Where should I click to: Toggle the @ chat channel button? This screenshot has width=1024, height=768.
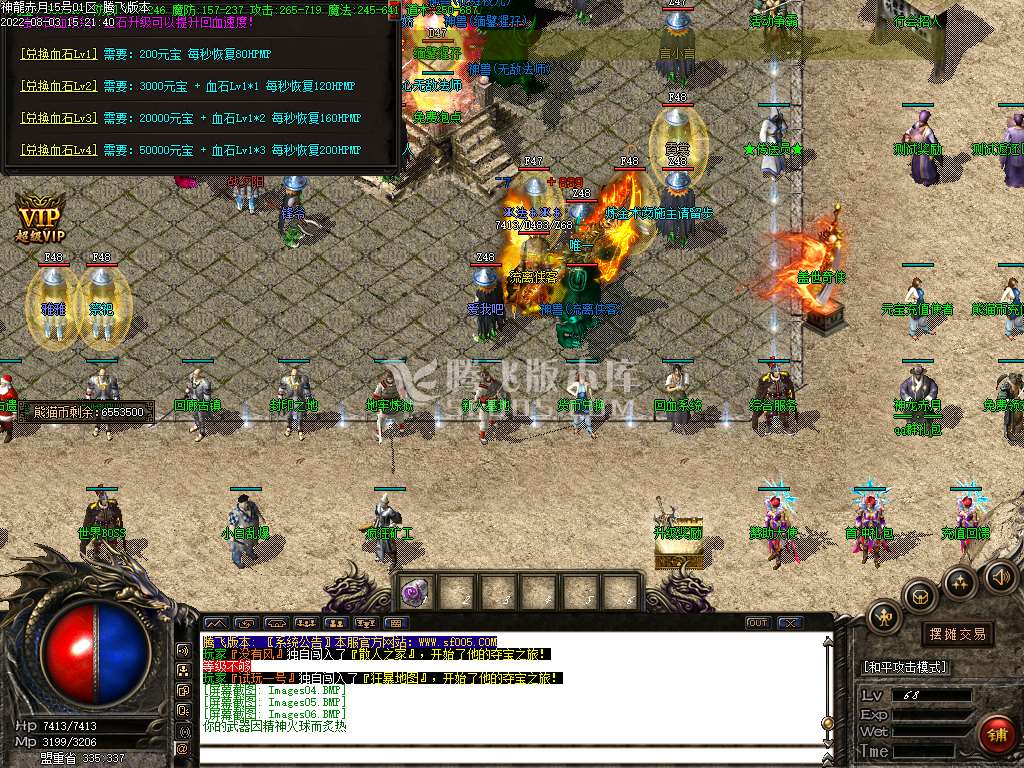pyautogui.click(x=183, y=748)
